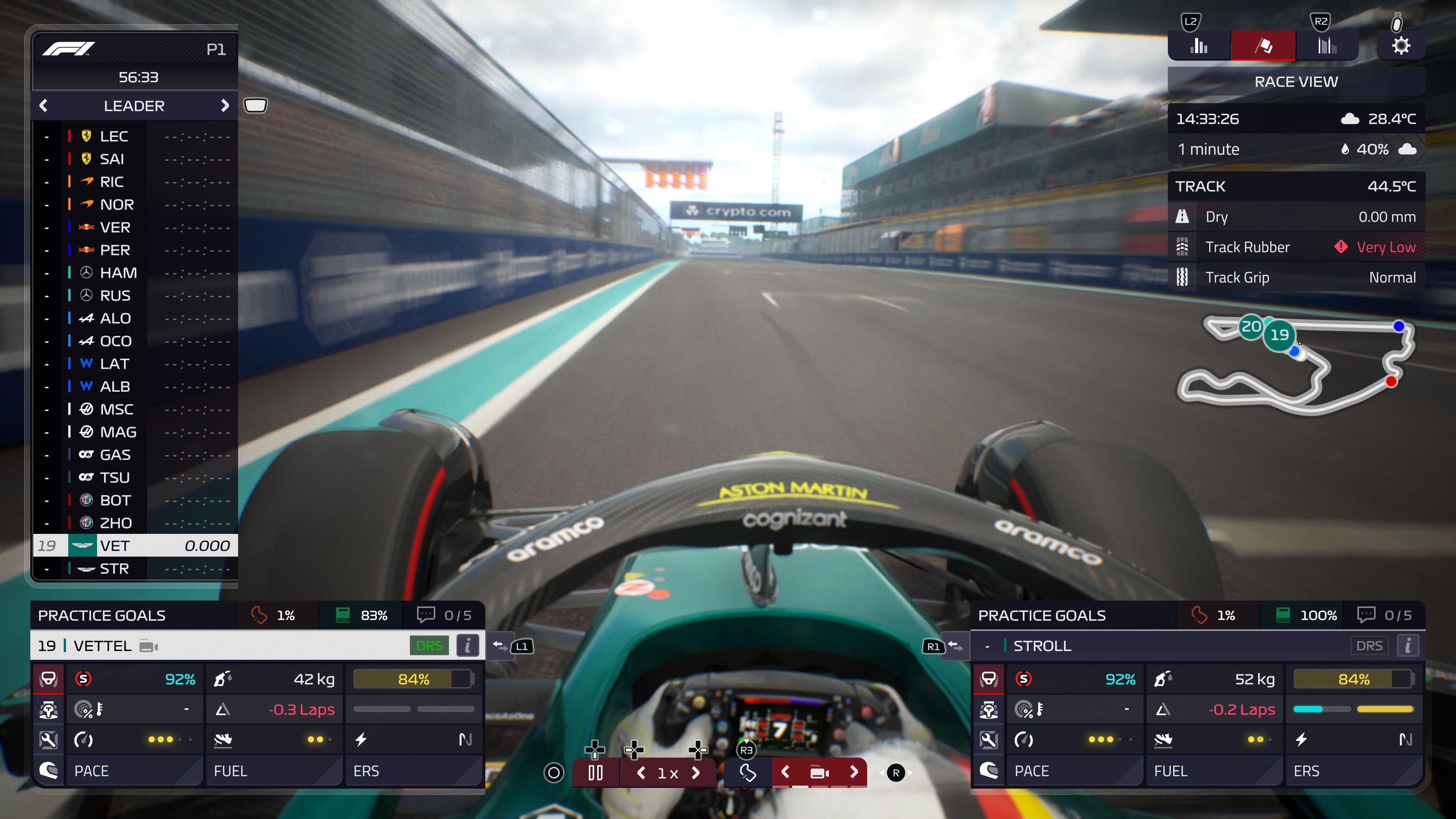1456x819 pixels.
Task: Toggle DRS indicator on Vettel's panel
Action: pyautogui.click(x=429, y=645)
